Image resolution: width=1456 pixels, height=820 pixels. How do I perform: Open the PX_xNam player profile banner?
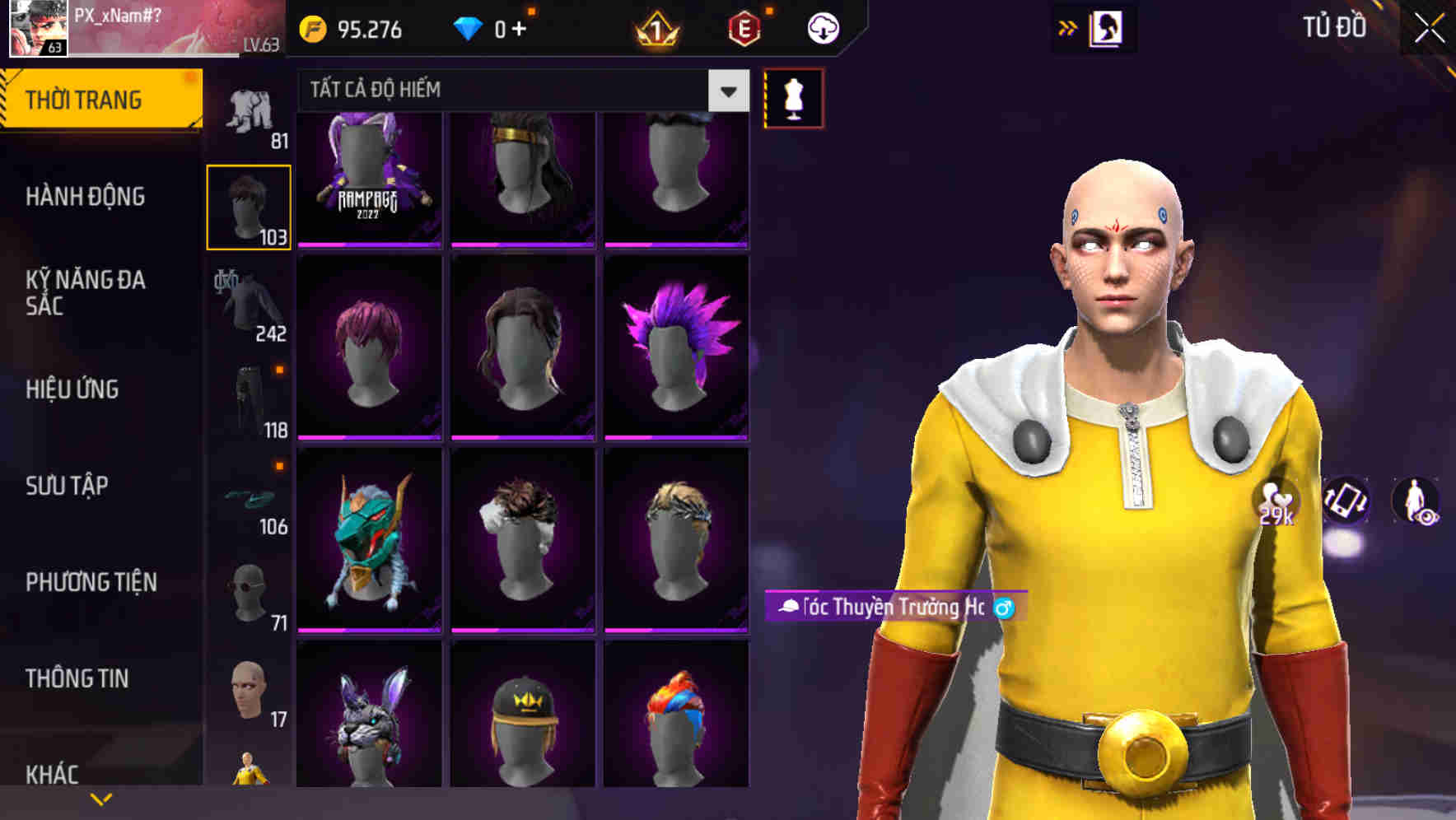click(140, 27)
